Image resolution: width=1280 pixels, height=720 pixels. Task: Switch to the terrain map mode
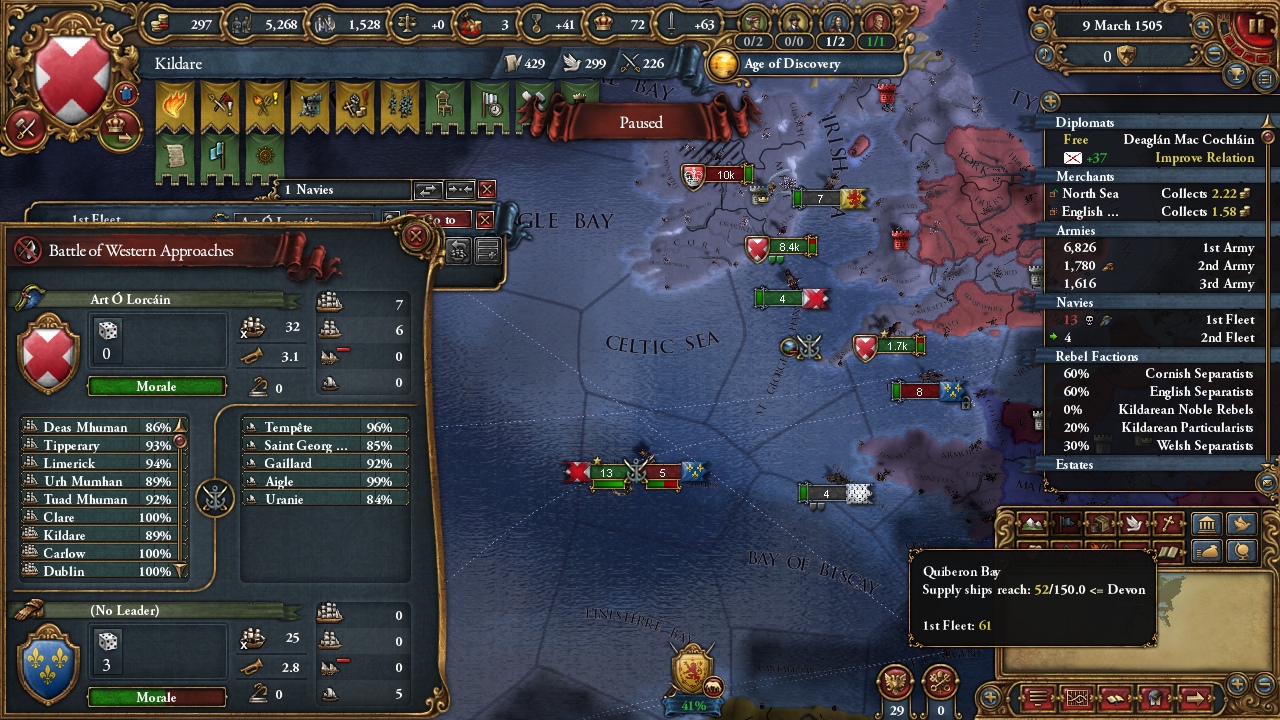coord(1031,524)
